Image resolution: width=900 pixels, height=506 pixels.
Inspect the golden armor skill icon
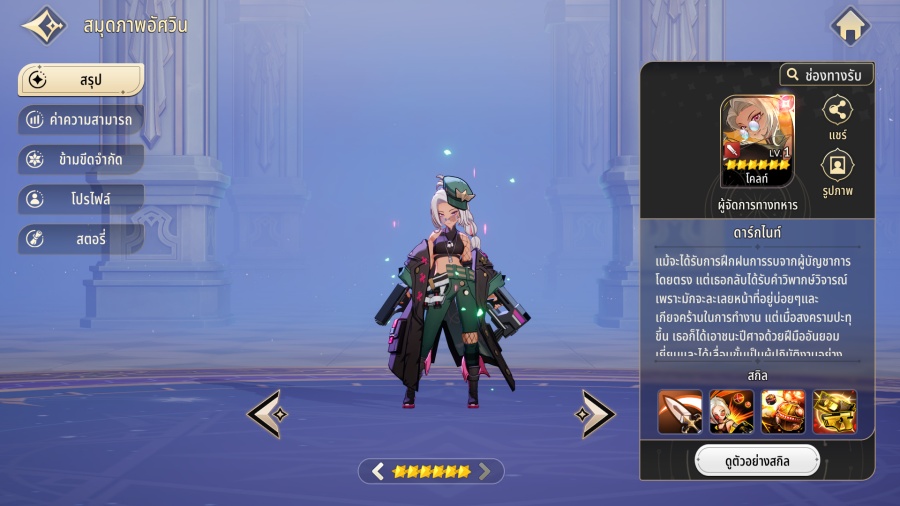[834, 411]
